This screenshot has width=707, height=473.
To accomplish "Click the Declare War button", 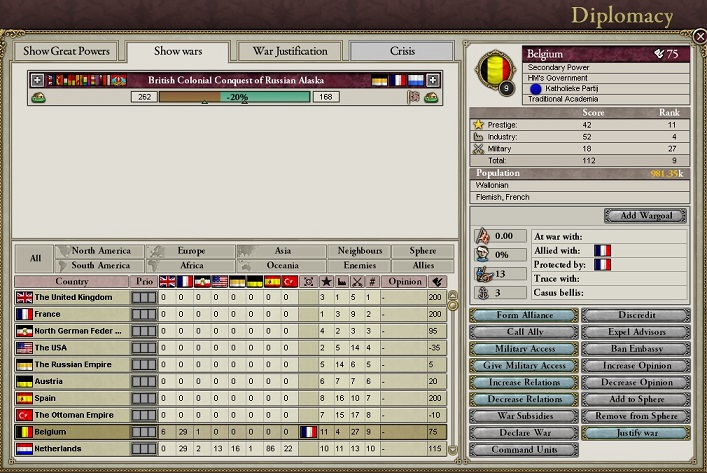I will click(524, 433).
